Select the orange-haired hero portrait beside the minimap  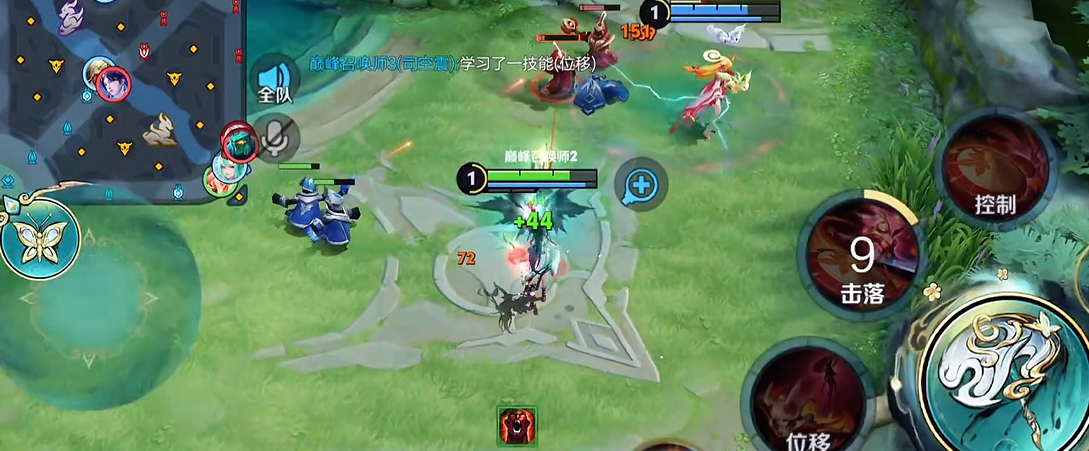(x=220, y=178)
